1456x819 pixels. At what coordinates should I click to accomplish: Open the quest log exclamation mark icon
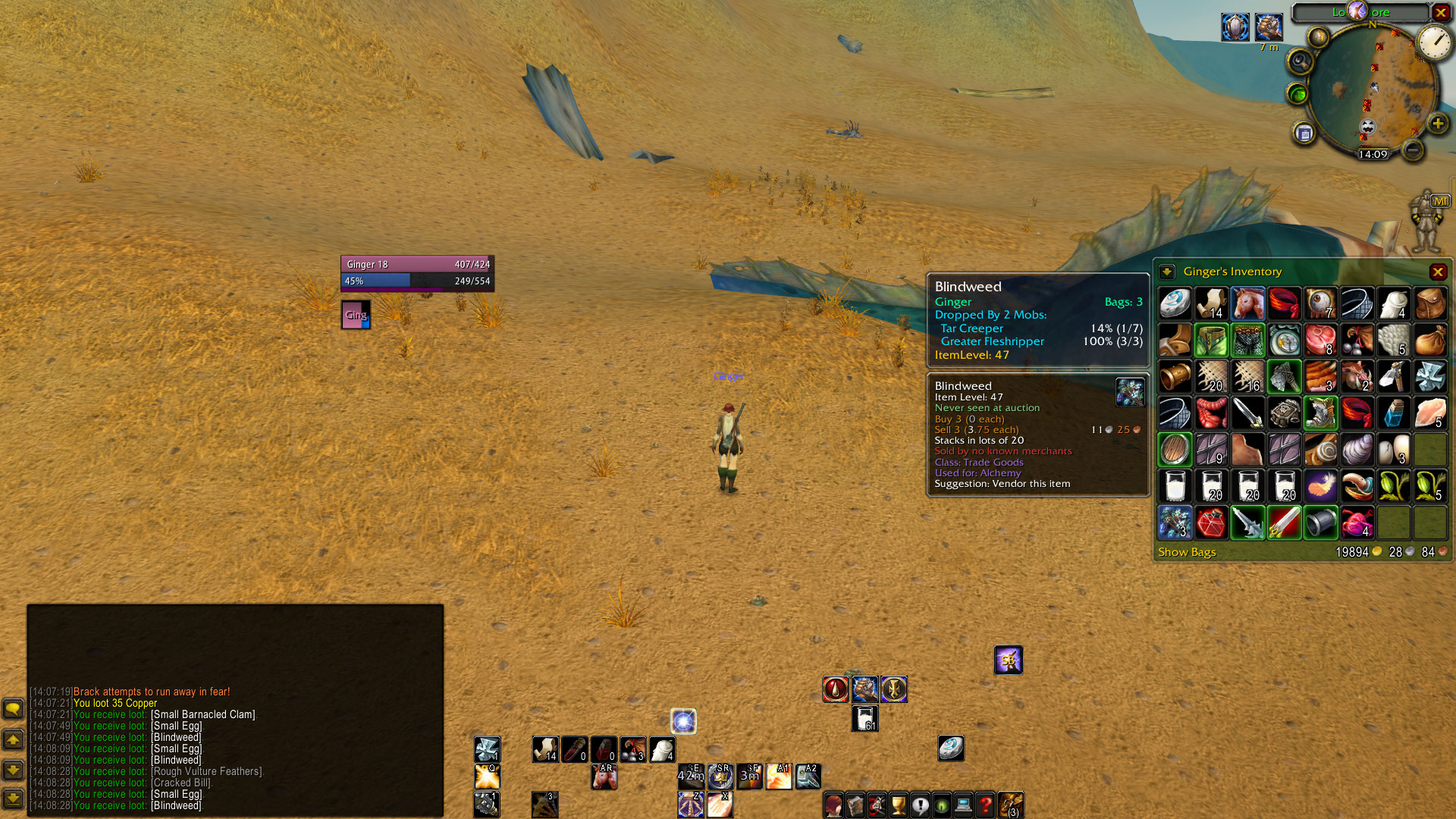[921, 805]
